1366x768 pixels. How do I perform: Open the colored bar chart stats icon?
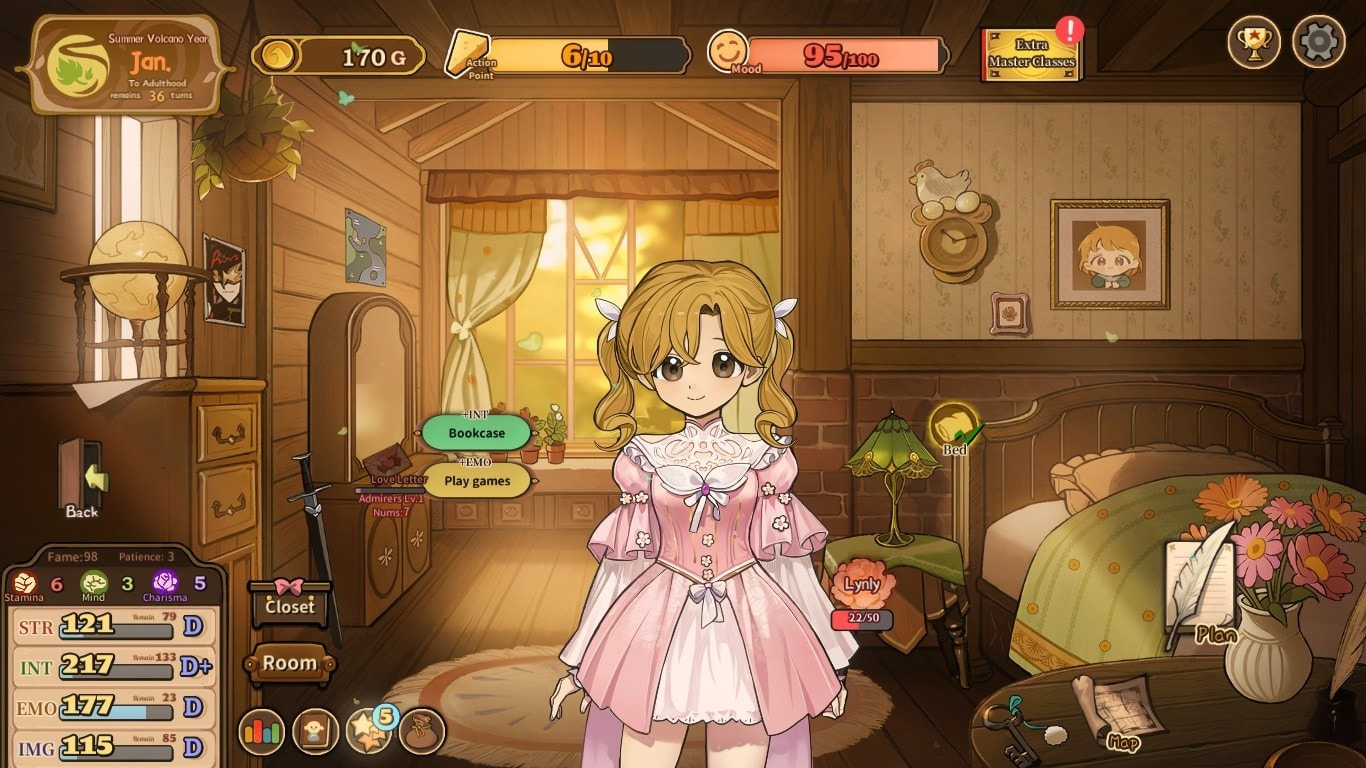click(x=261, y=732)
